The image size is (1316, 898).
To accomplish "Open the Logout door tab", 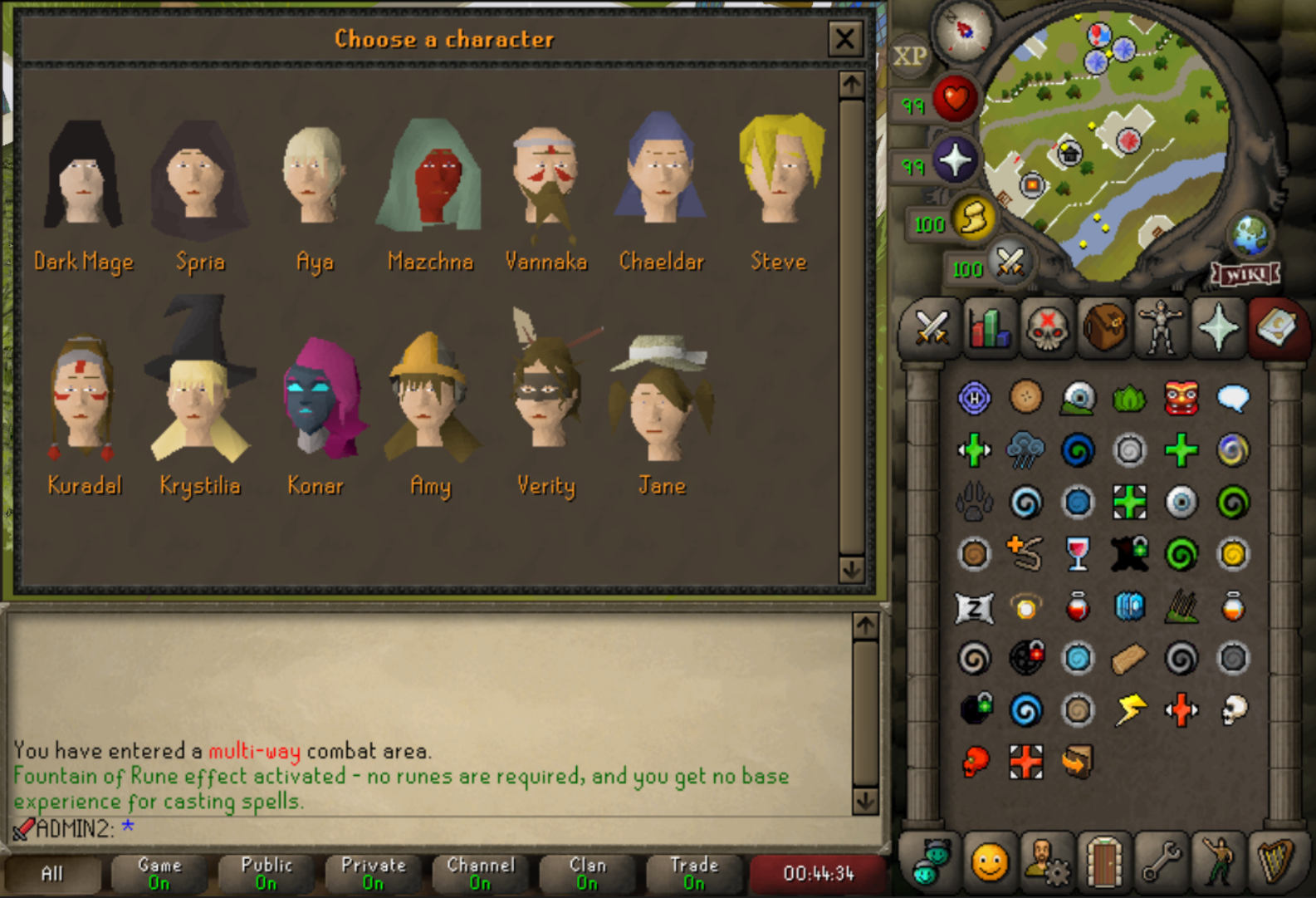I will click(1103, 863).
